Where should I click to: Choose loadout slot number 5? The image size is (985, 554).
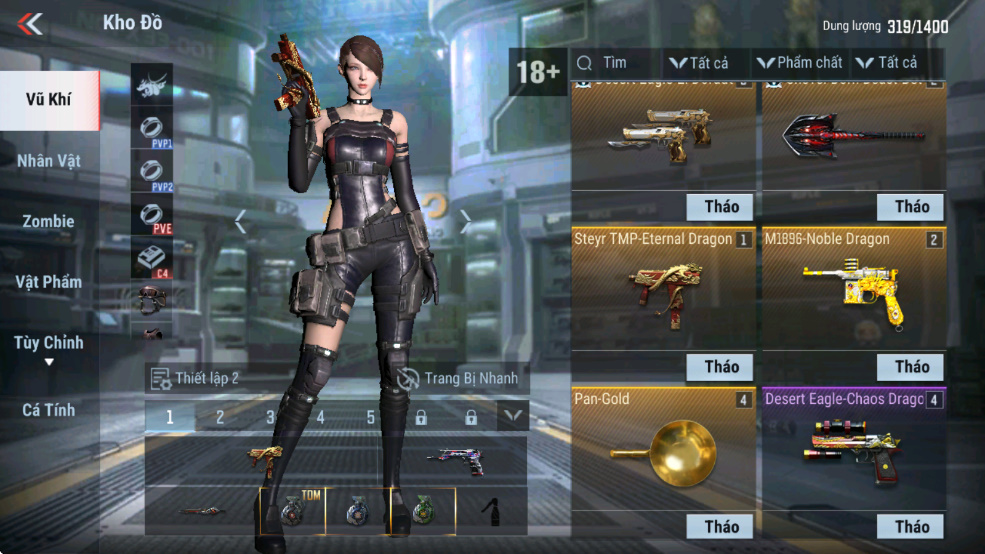[370, 417]
